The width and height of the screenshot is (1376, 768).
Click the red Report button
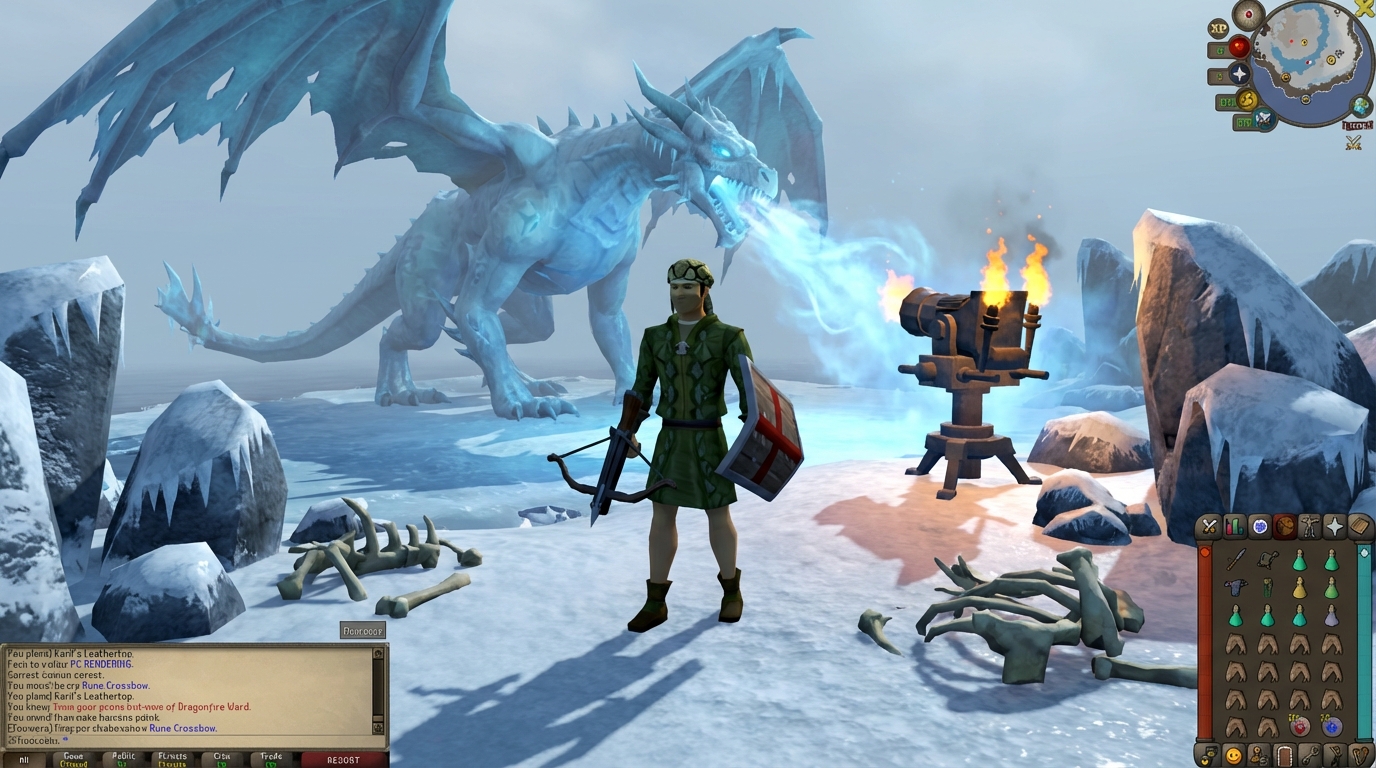tap(344, 759)
